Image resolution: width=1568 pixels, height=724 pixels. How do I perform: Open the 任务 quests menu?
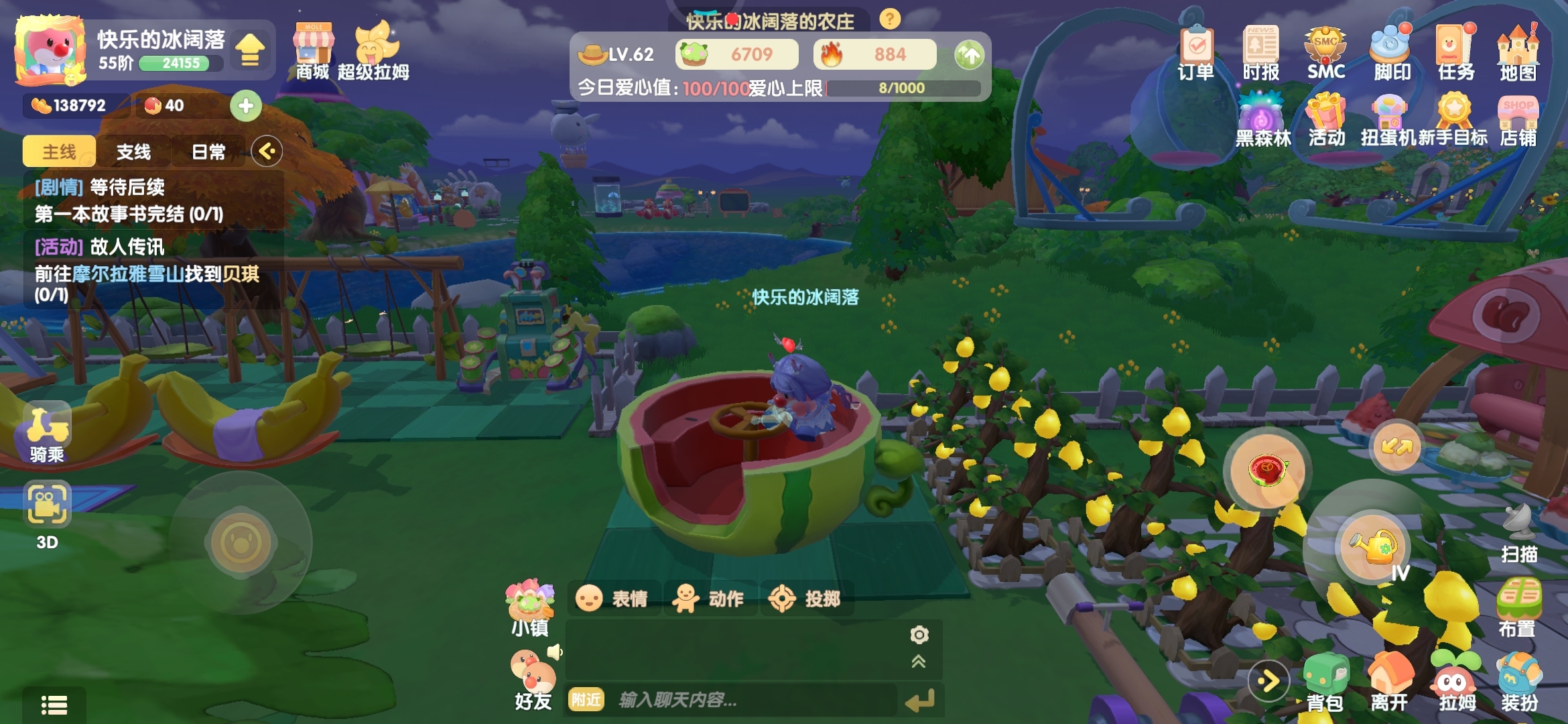coord(1455,52)
